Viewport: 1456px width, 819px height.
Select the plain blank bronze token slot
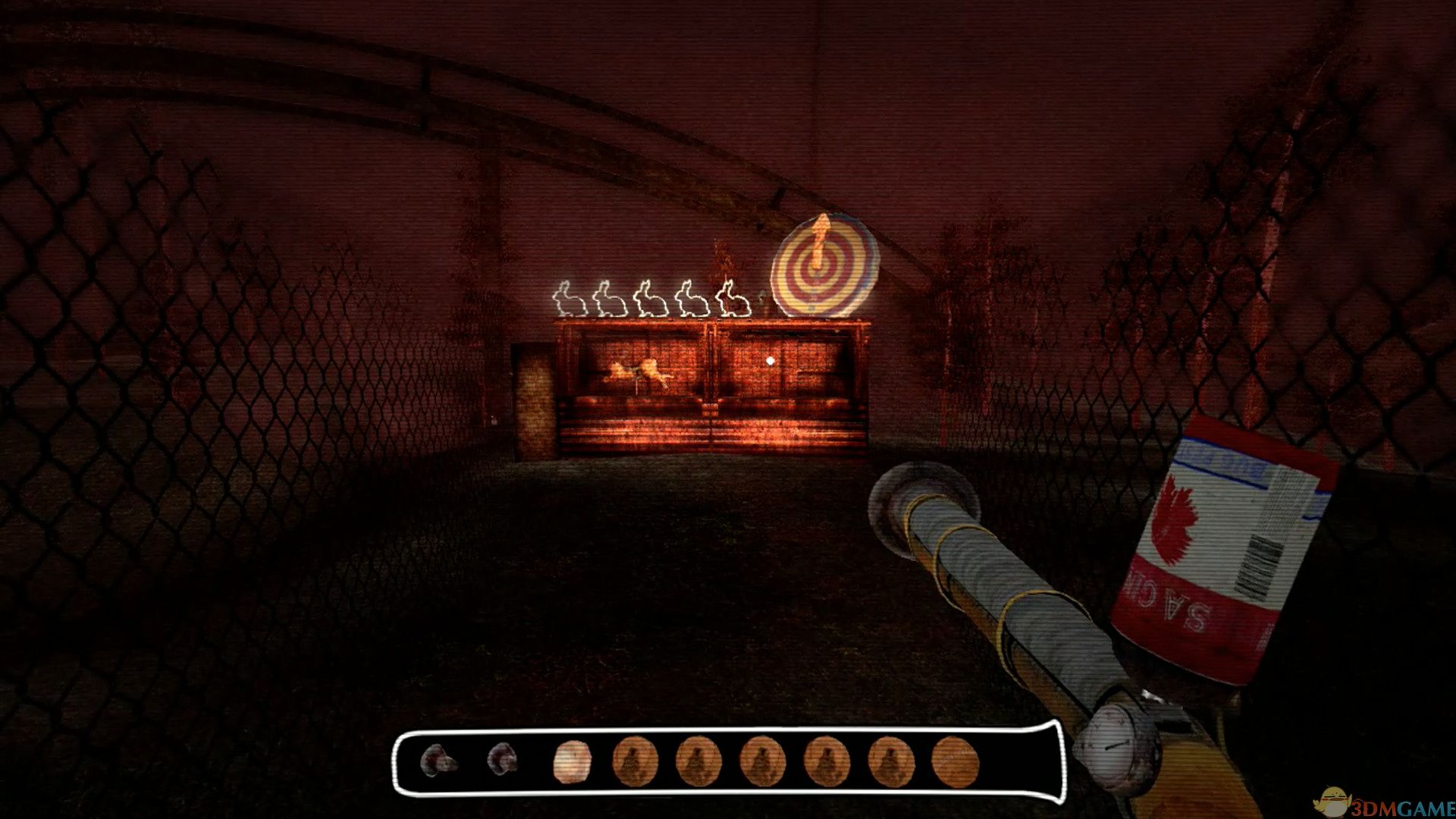pos(955,761)
